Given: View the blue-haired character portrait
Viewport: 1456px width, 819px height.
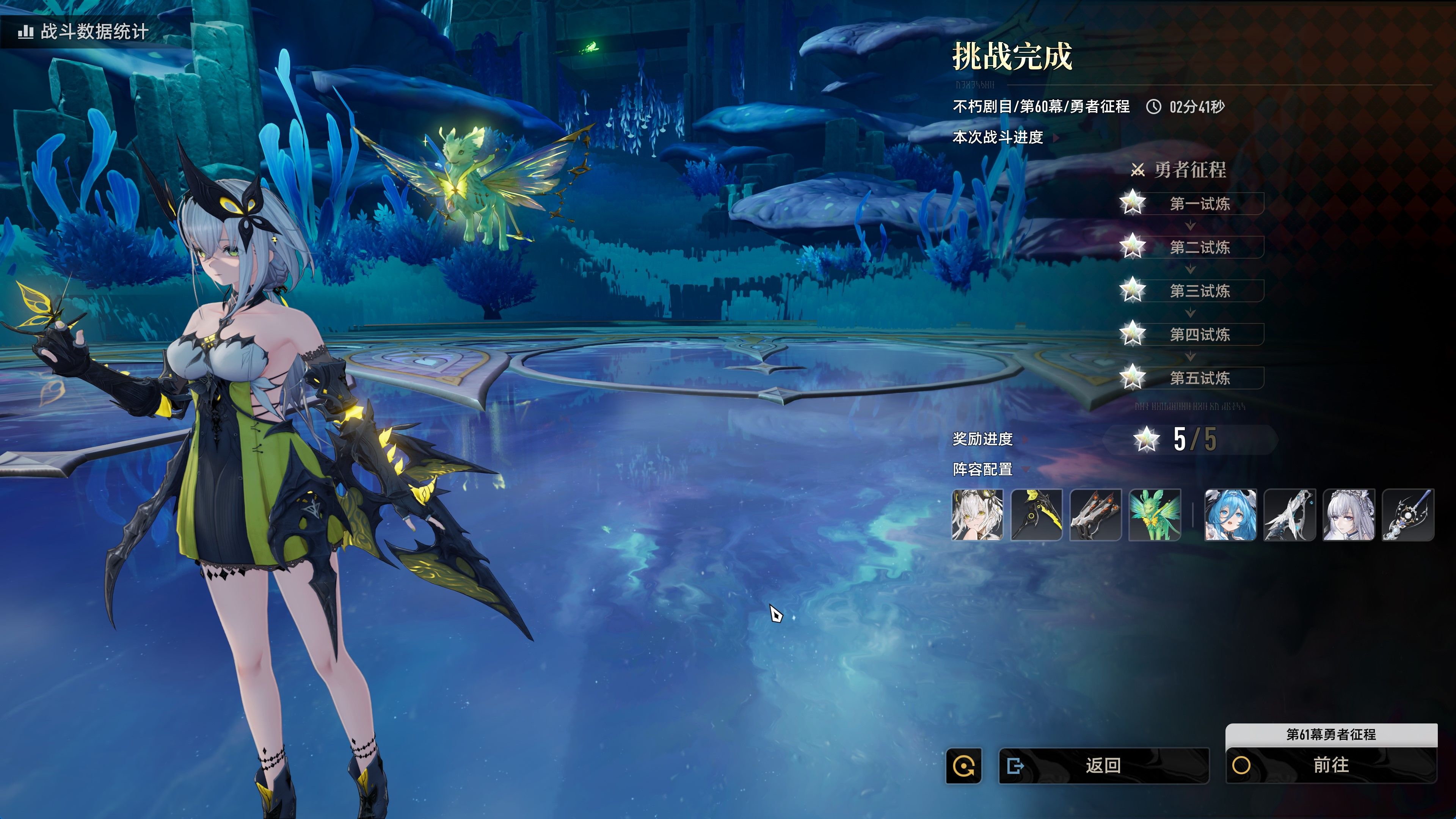Looking at the screenshot, I should click(1230, 515).
